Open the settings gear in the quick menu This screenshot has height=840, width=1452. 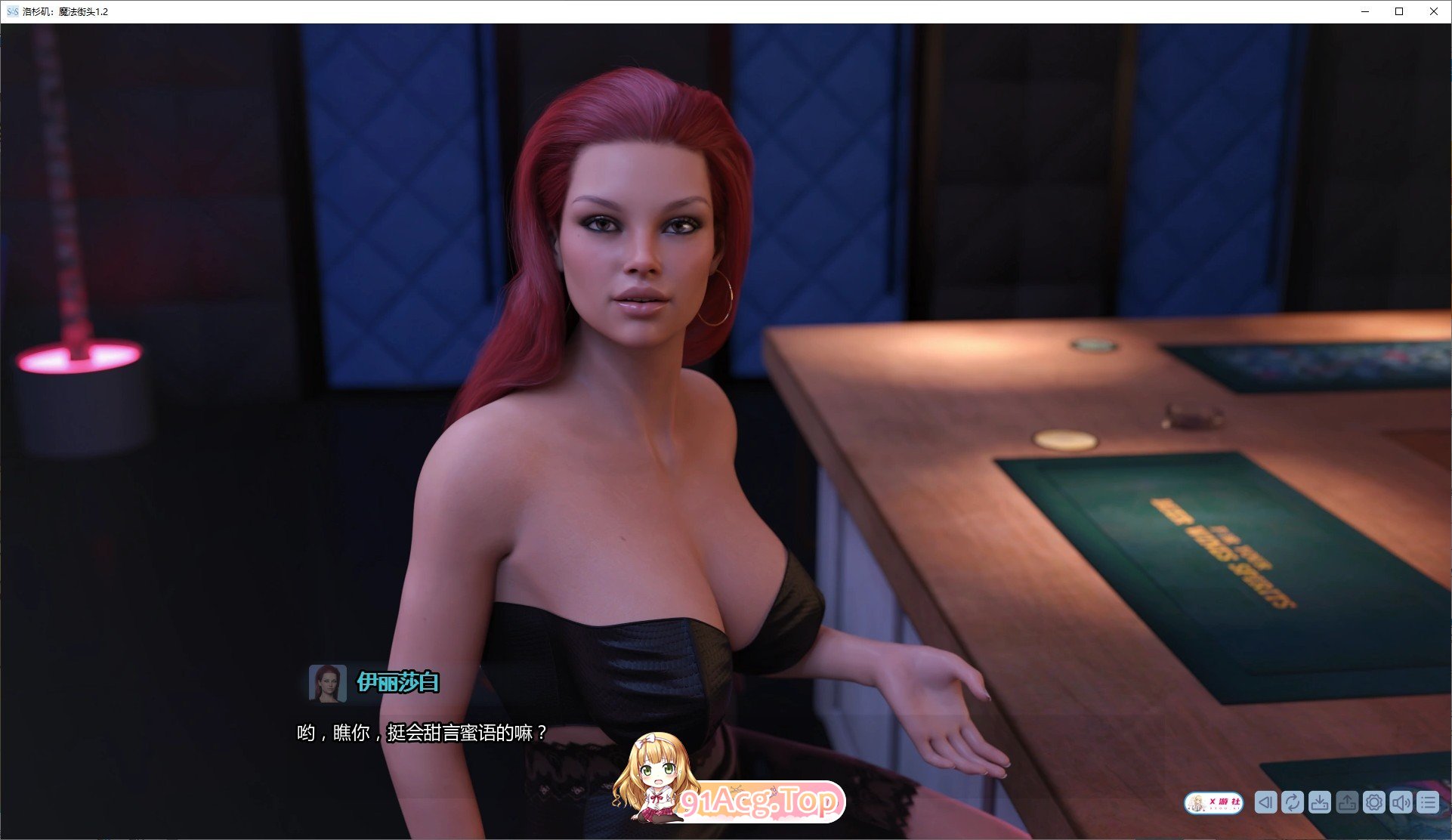click(x=1374, y=802)
